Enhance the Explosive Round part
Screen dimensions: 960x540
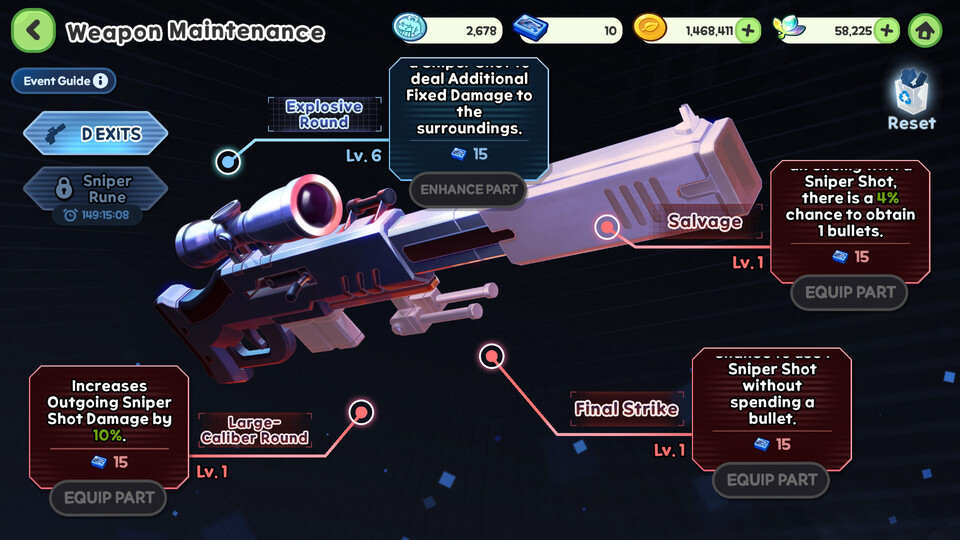click(468, 189)
